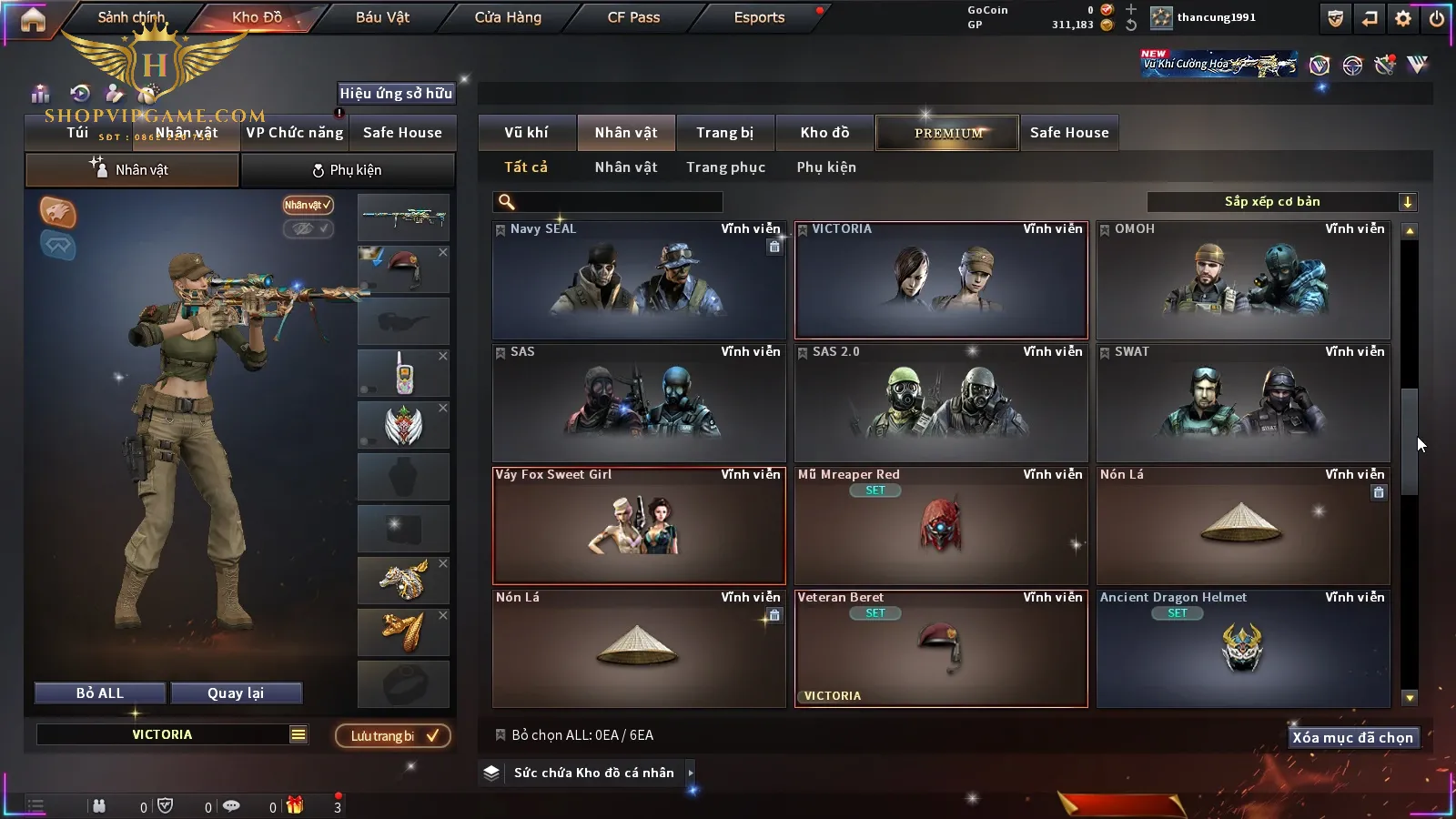Select the Váy Fox Sweet Girl item

click(639, 526)
